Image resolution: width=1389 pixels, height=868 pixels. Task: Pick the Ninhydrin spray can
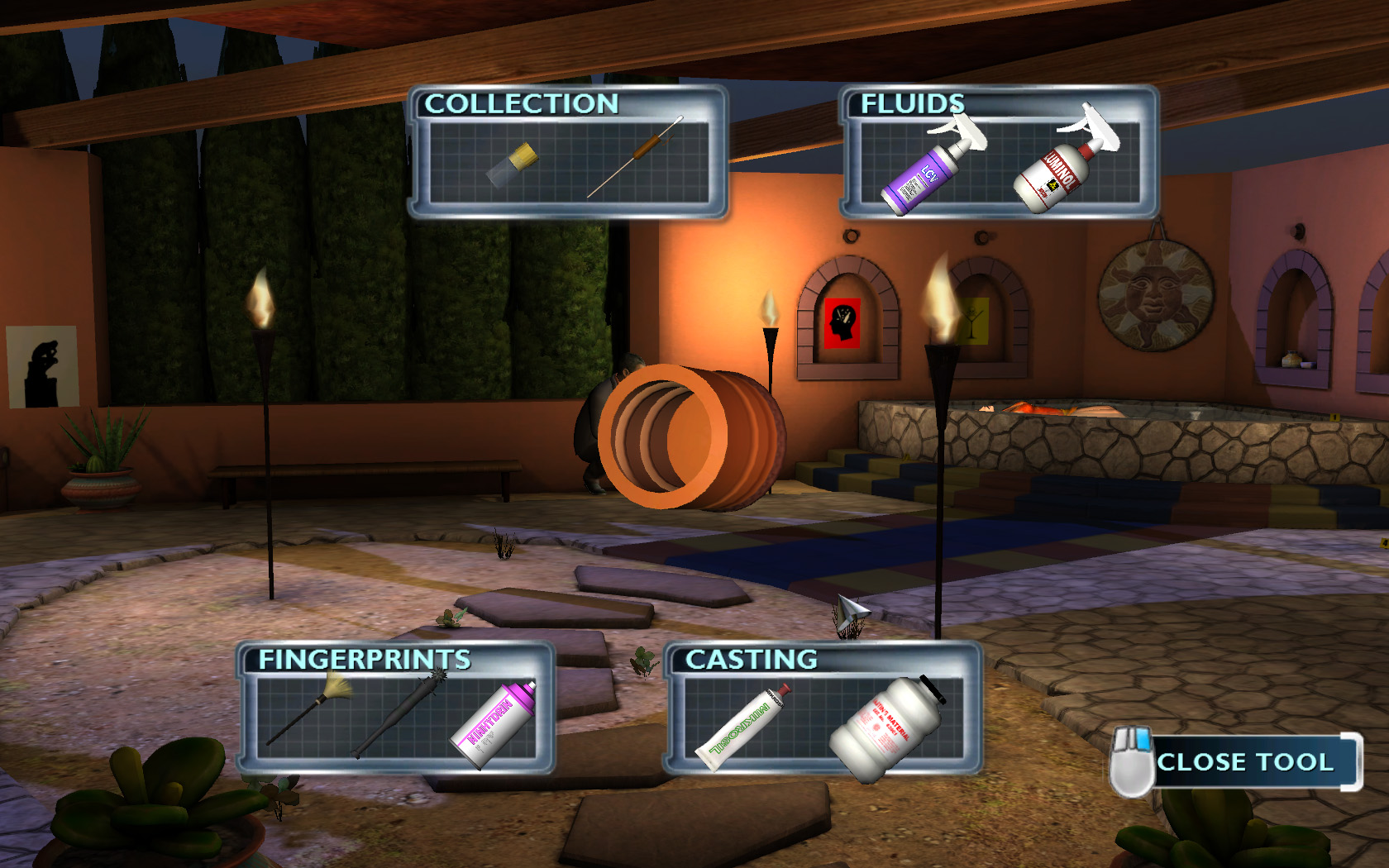(x=495, y=723)
